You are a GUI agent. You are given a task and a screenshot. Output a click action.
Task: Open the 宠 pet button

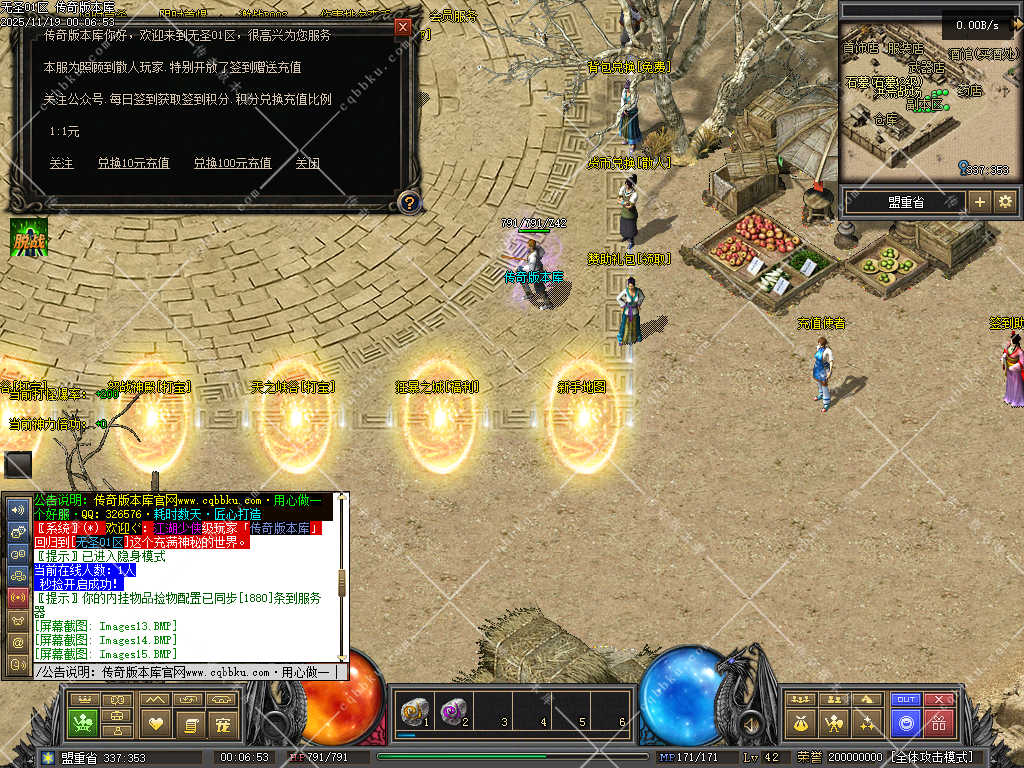[x=224, y=723]
